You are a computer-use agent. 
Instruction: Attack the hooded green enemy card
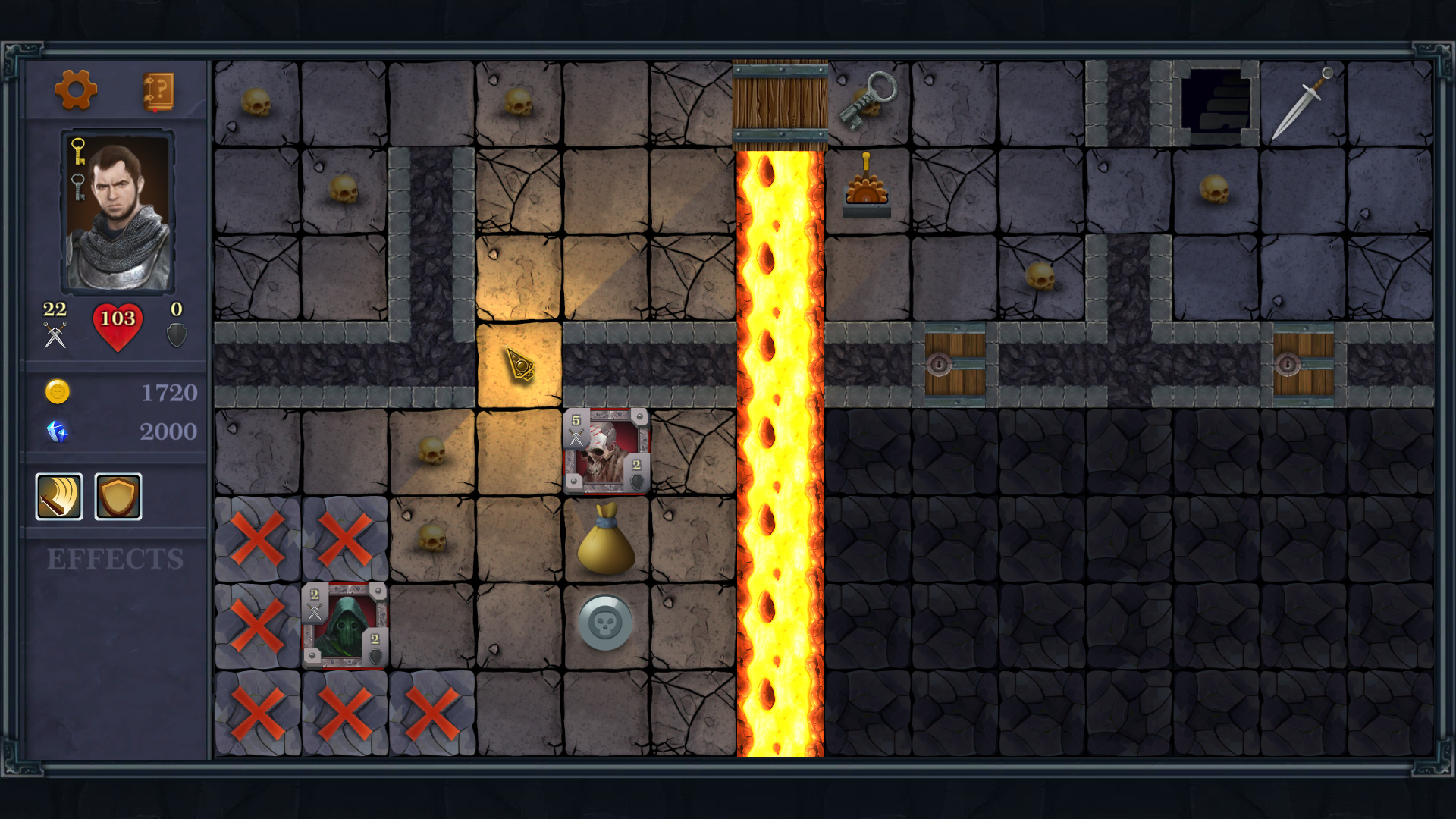click(346, 626)
